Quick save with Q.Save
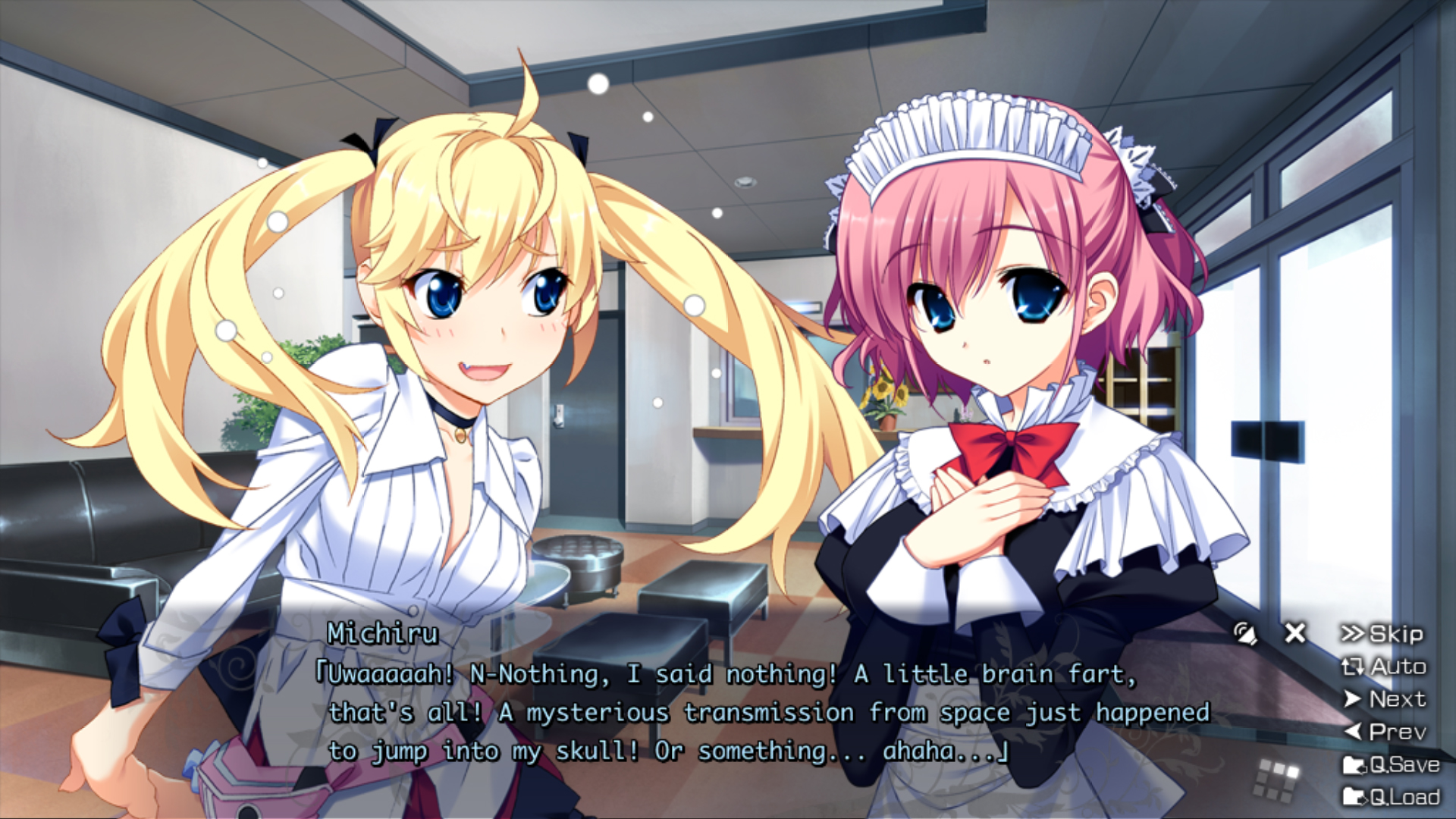The image size is (1456, 819). point(1391,764)
